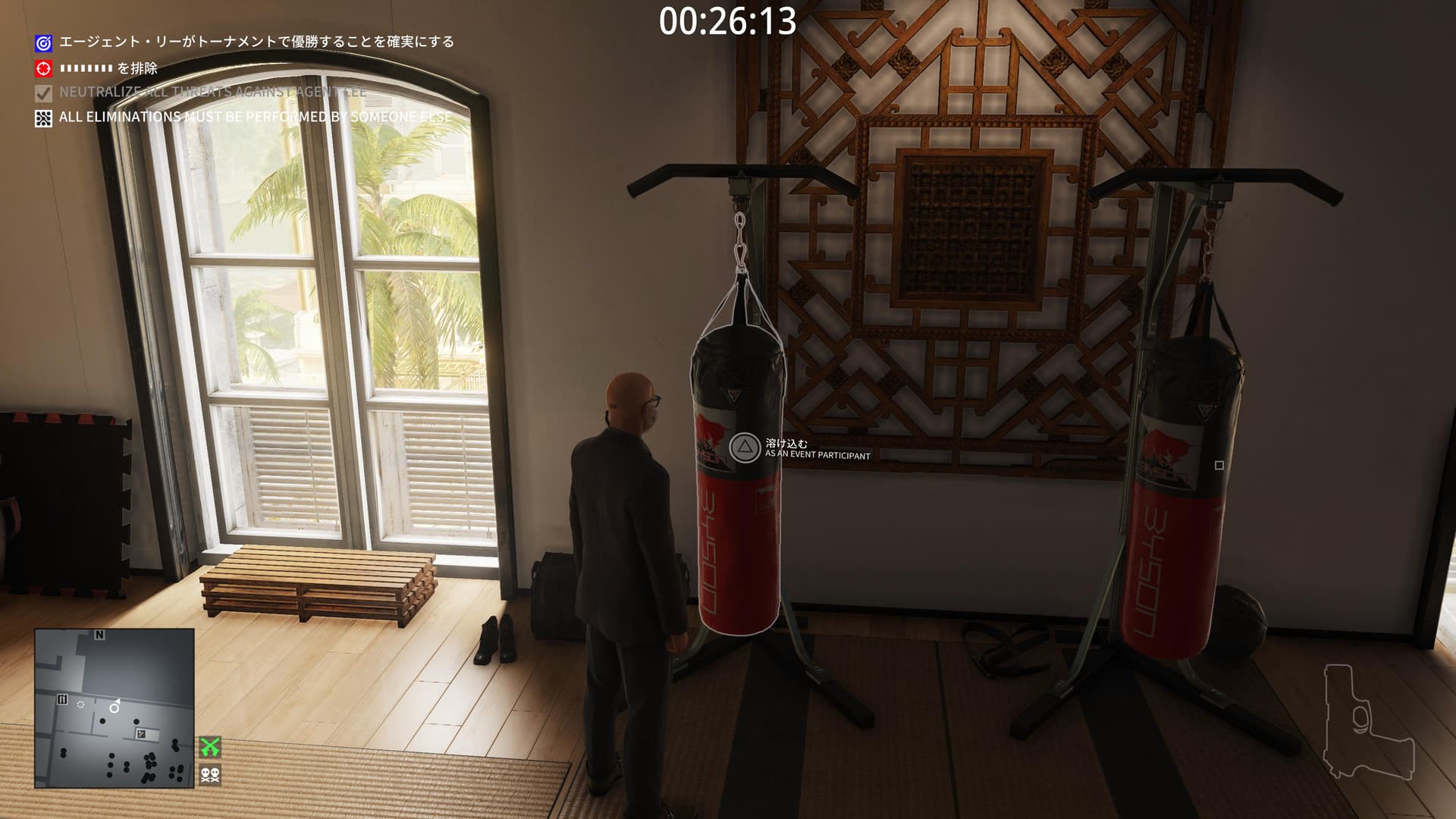
Task: Select the All Eliminations By Someone Else complication
Action: pyautogui.click(x=255, y=118)
